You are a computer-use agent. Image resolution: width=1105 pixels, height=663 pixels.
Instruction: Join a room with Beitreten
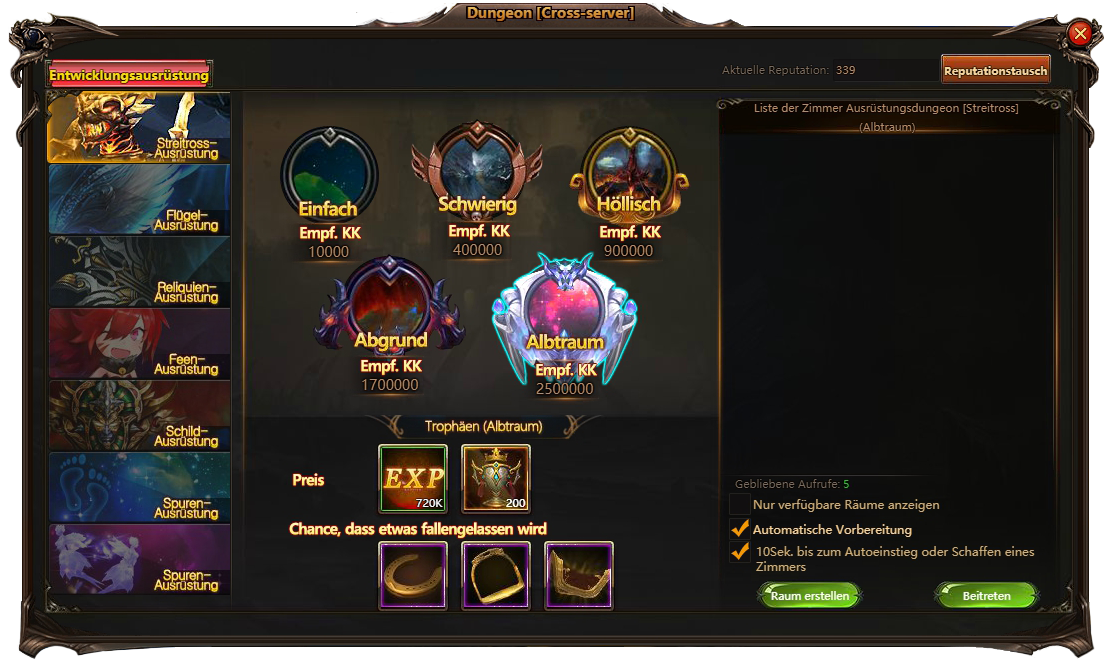tap(986, 596)
